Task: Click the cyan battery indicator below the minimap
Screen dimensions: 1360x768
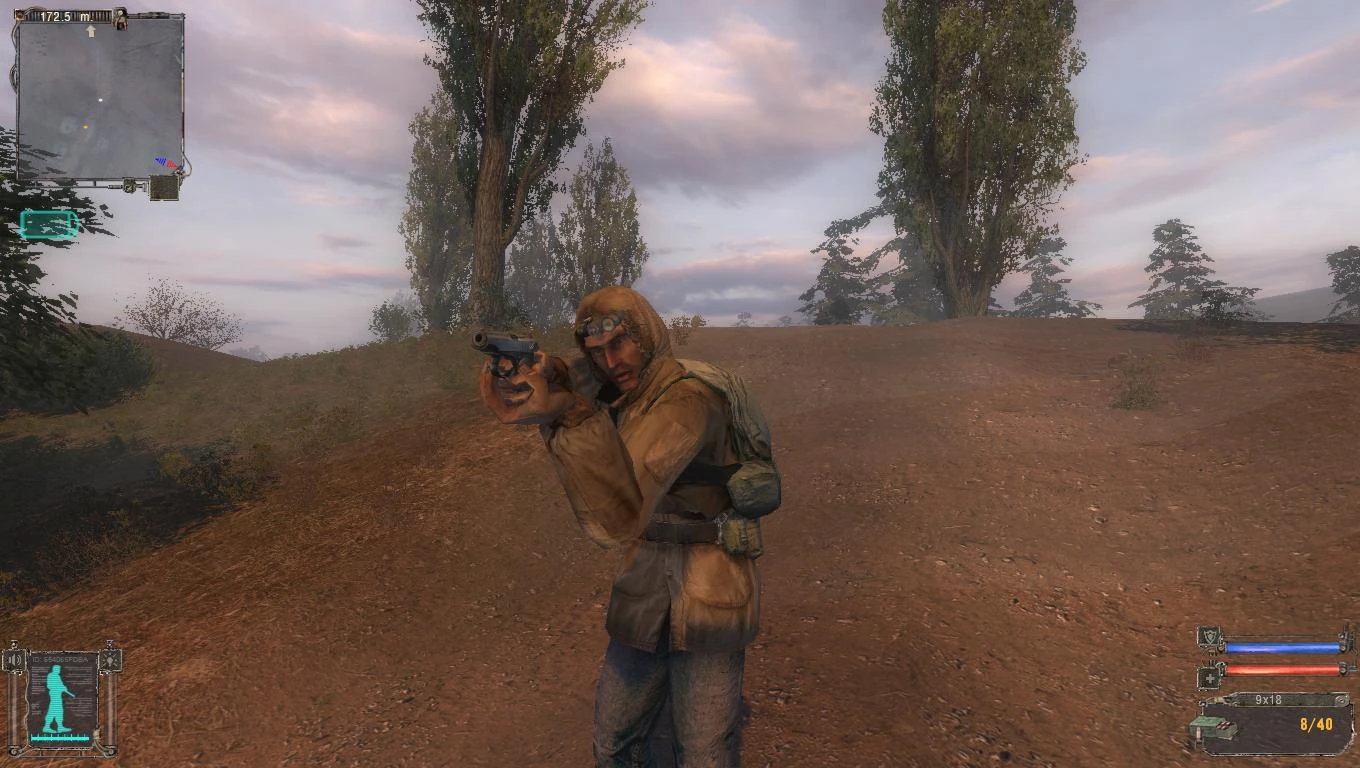Action: coord(47,222)
